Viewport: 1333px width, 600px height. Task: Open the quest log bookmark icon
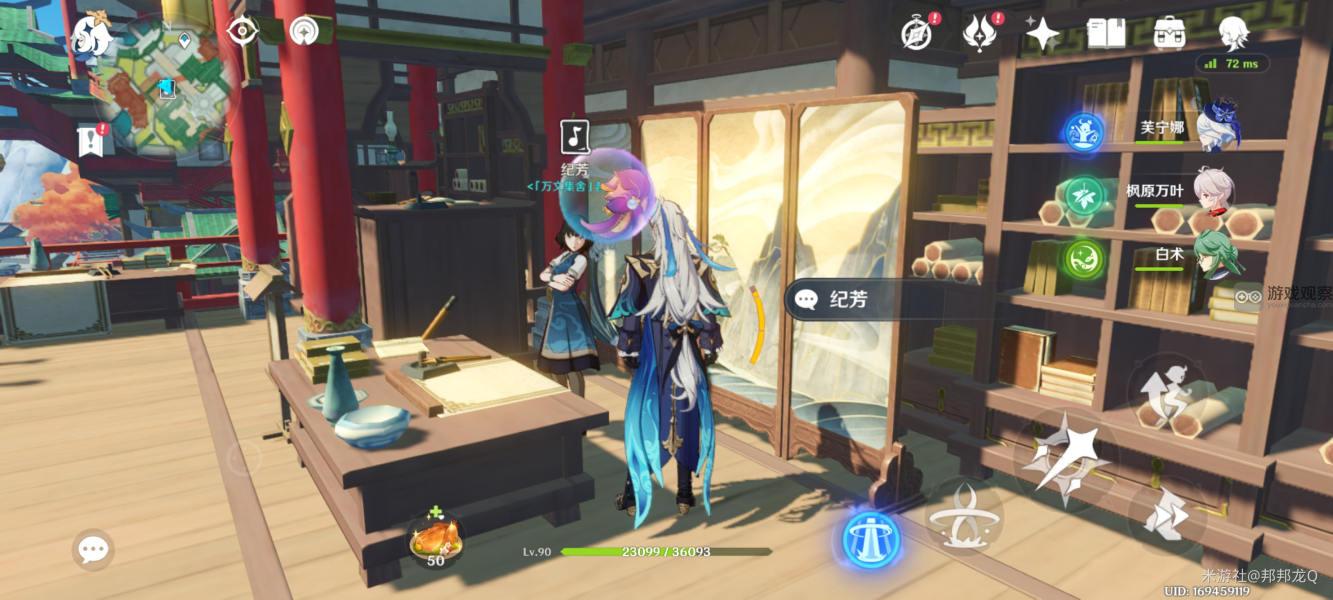click(x=91, y=142)
